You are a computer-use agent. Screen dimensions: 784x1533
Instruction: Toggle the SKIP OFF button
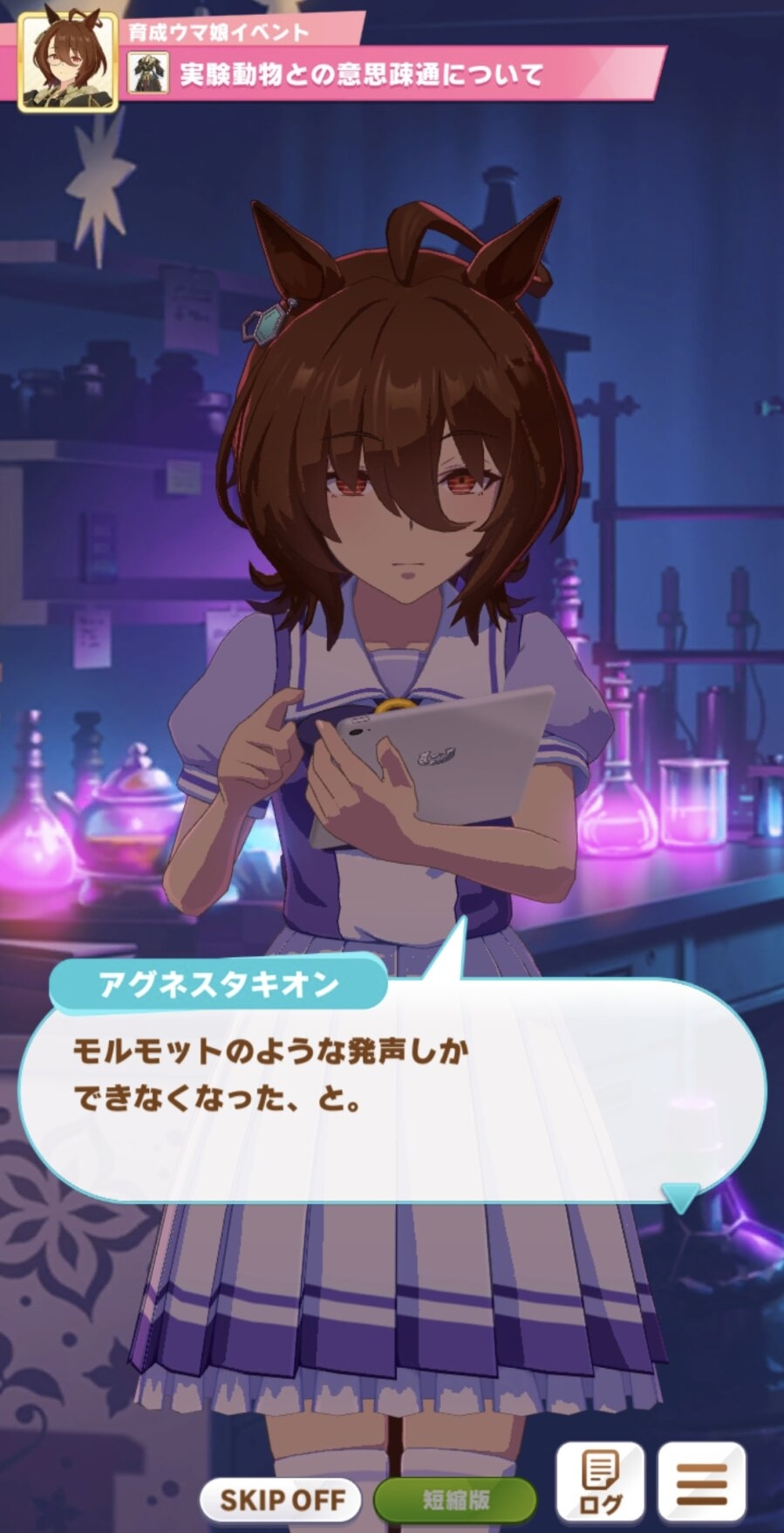[x=283, y=1500]
